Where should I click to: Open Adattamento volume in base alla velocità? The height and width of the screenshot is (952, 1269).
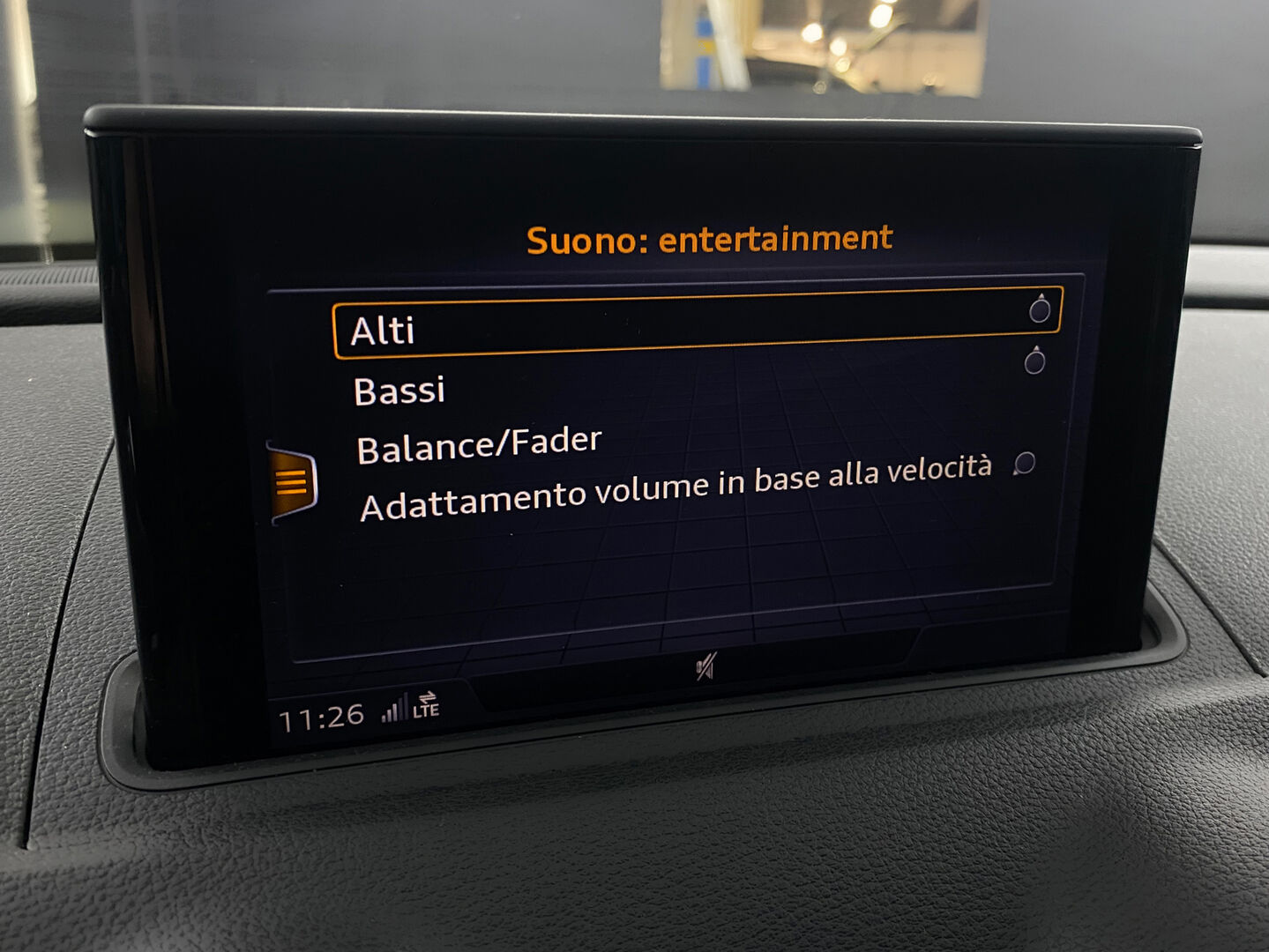(x=676, y=488)
